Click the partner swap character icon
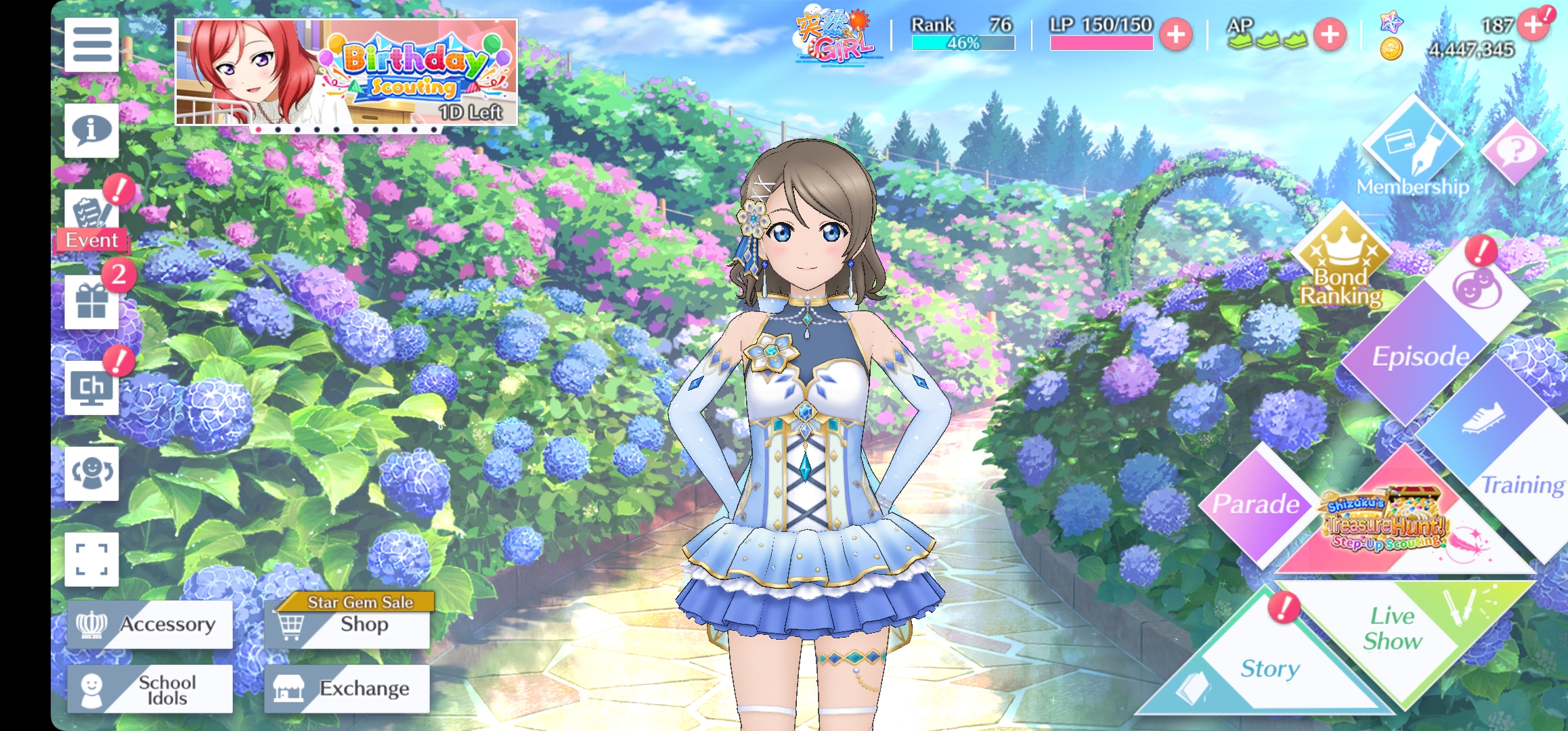 pos(91,473)
